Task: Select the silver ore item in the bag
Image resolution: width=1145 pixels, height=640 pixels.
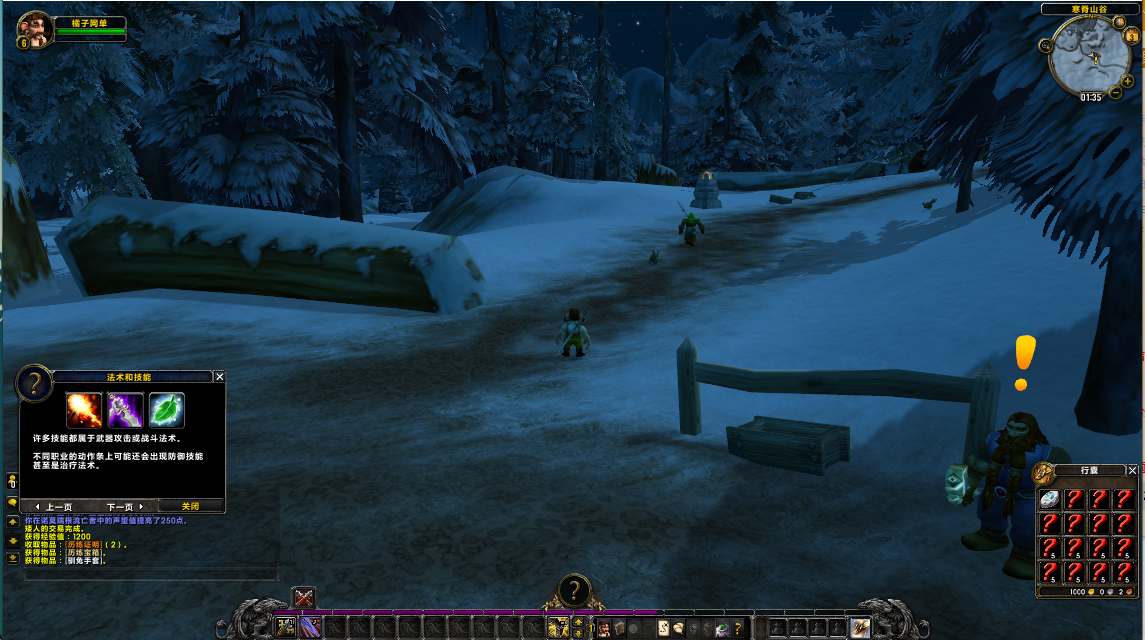Action: [1049, 499]
